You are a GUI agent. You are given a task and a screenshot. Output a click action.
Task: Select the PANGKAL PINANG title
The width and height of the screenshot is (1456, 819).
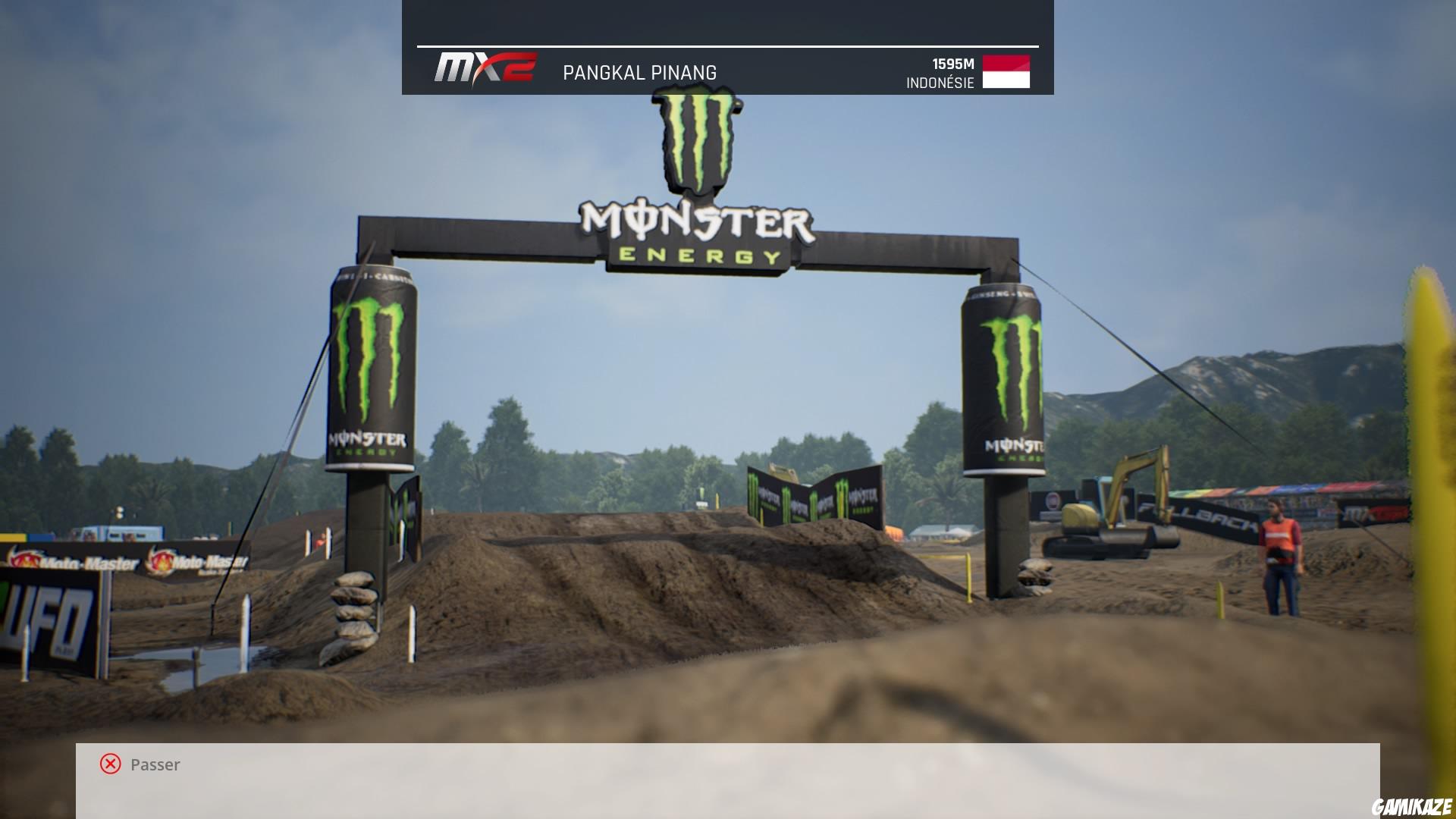[x=639, y=73]
